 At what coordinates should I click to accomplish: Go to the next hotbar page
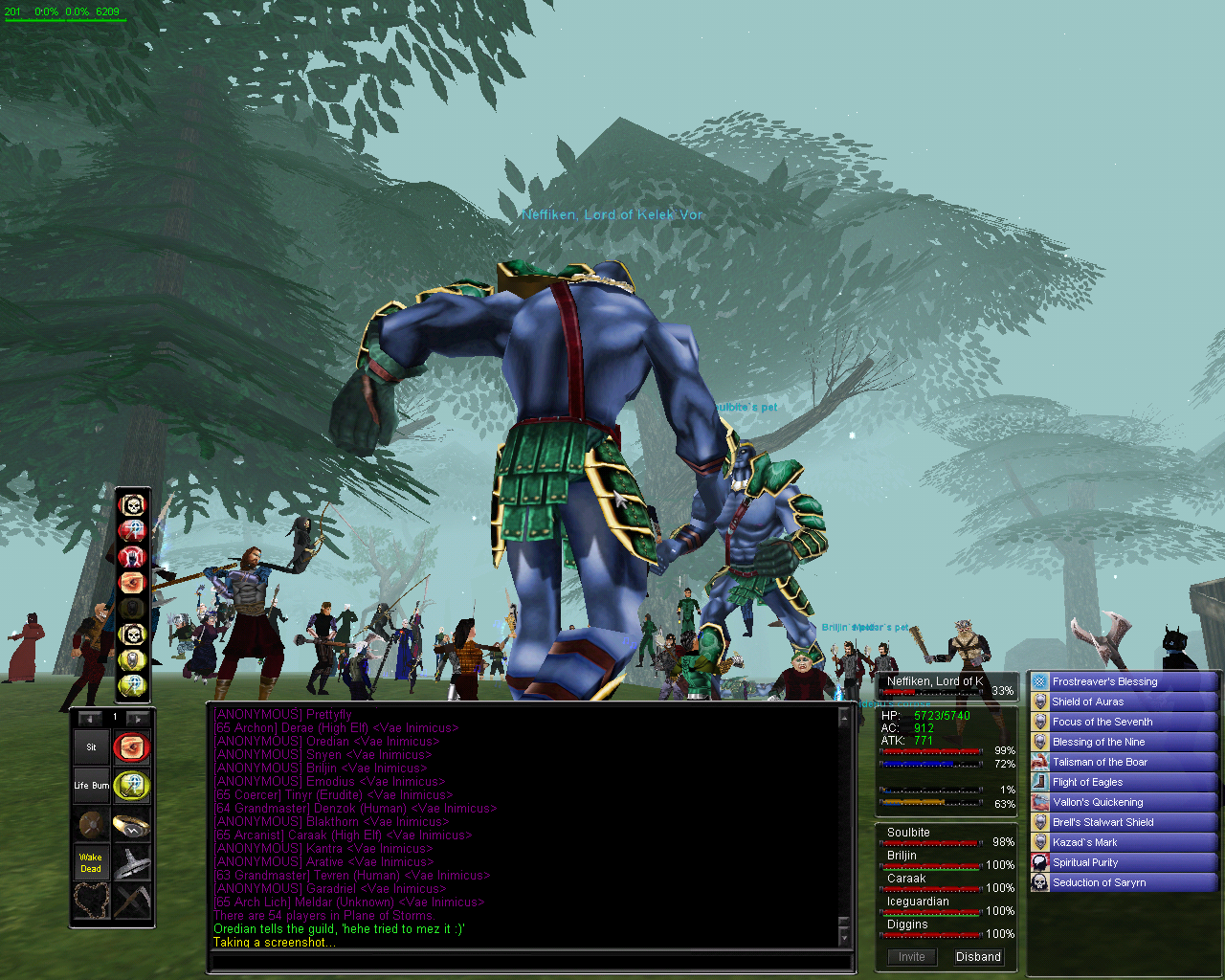(138, 718)
